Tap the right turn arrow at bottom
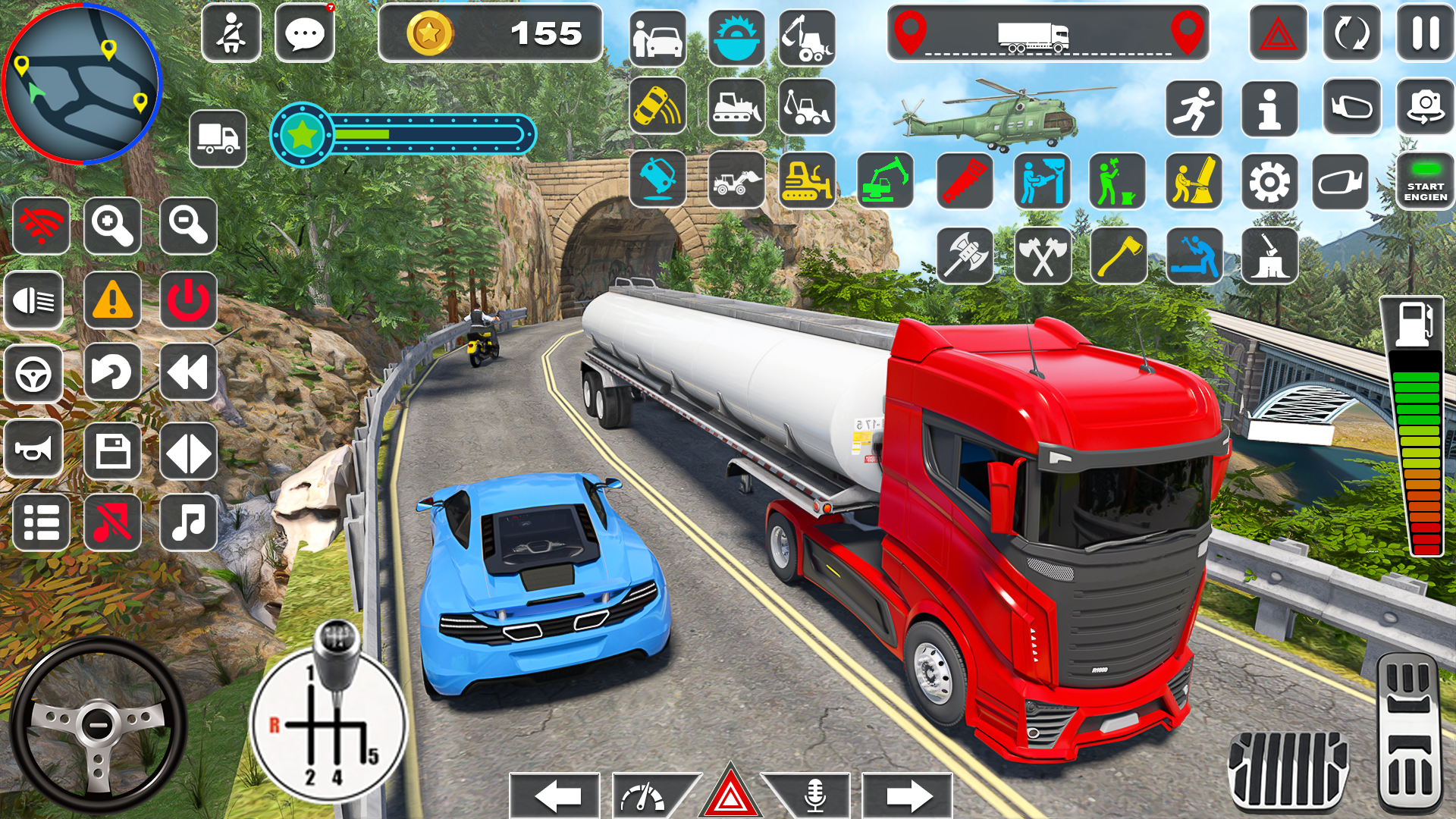The width and height of the screenshot is (1456, 819). pos(908,796)
